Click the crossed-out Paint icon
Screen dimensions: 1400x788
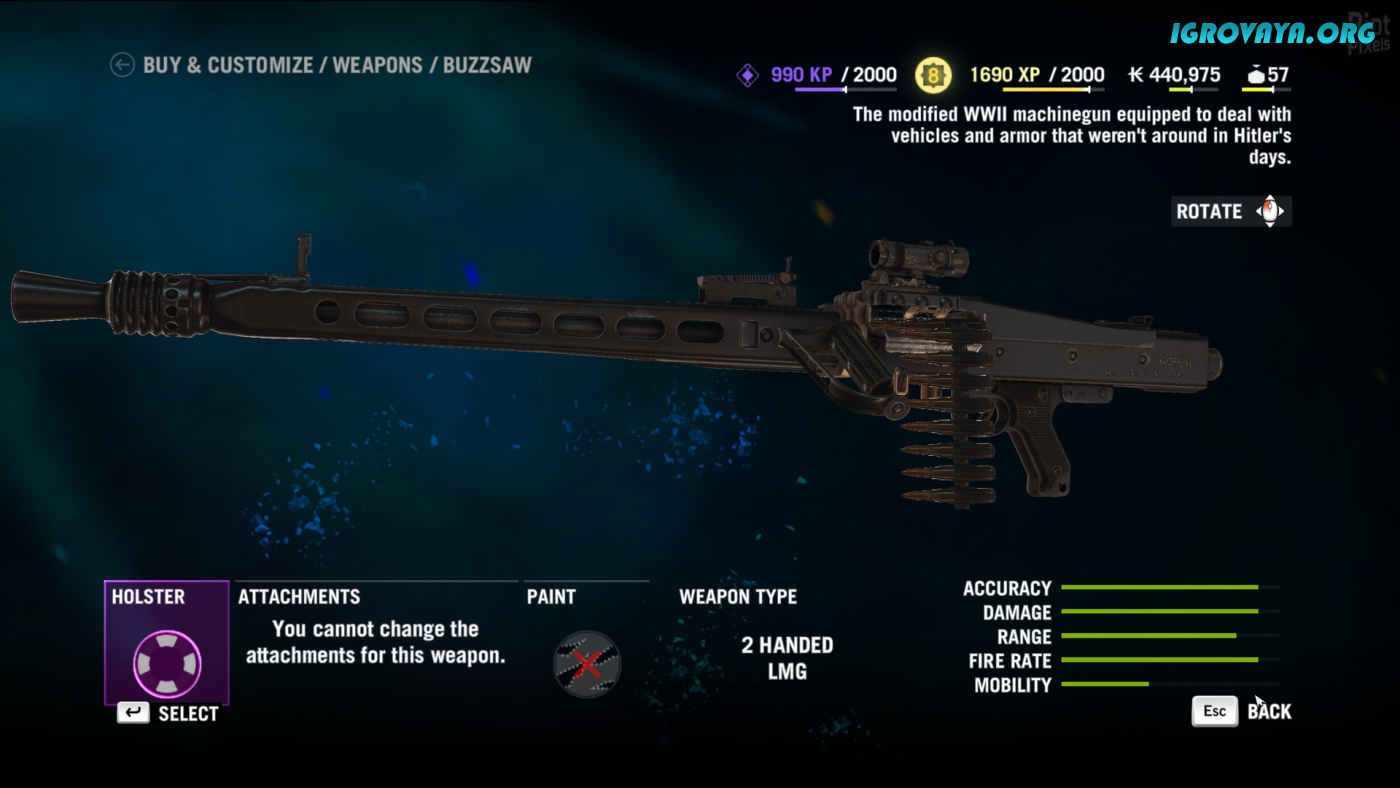coord(587,664)
